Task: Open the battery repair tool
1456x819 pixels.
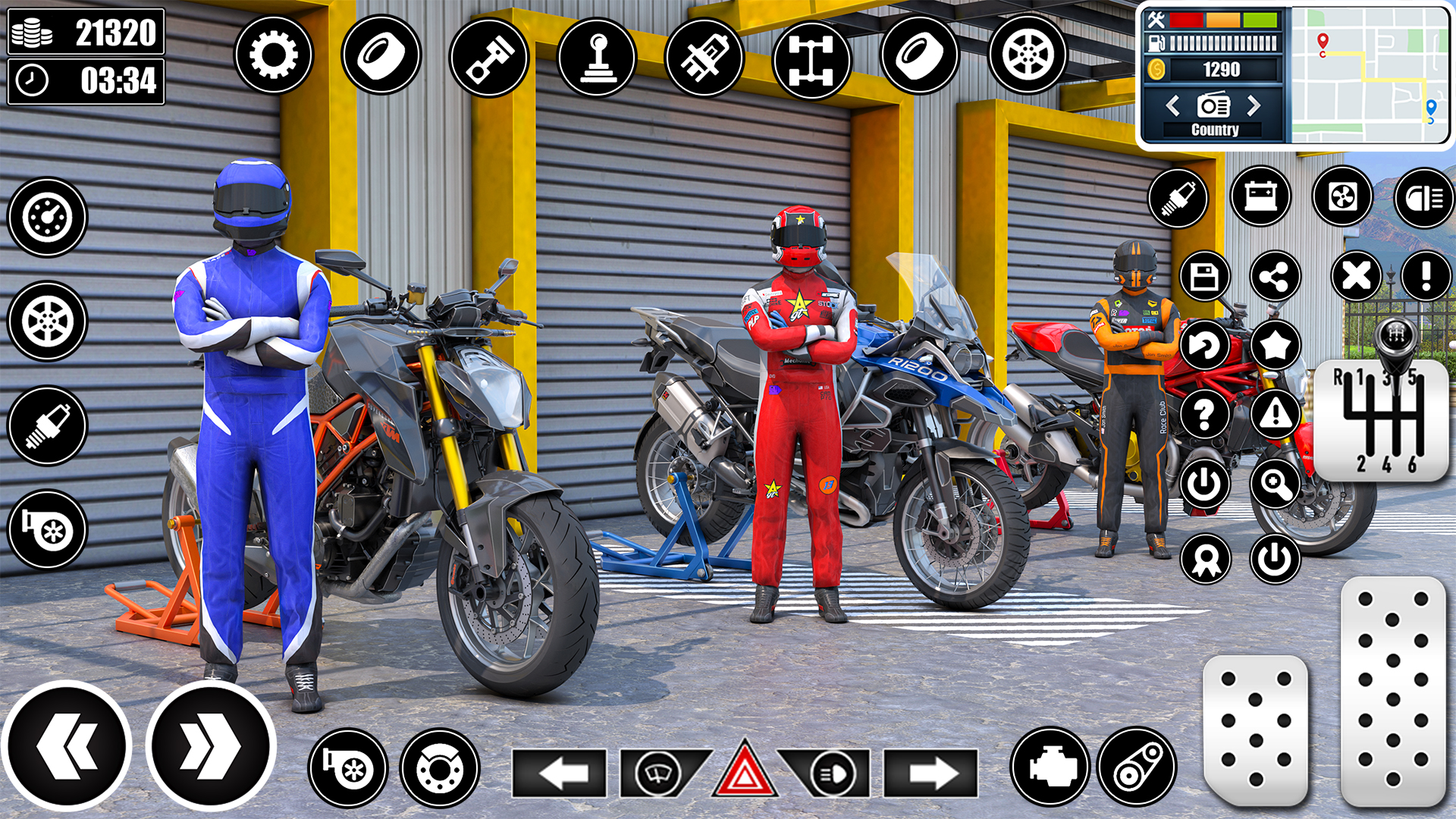Action: click(1260, 197)
